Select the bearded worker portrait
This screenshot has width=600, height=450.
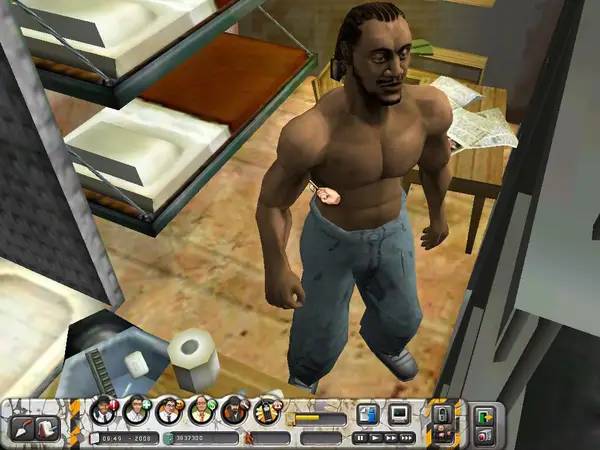(x=234, y=410)
